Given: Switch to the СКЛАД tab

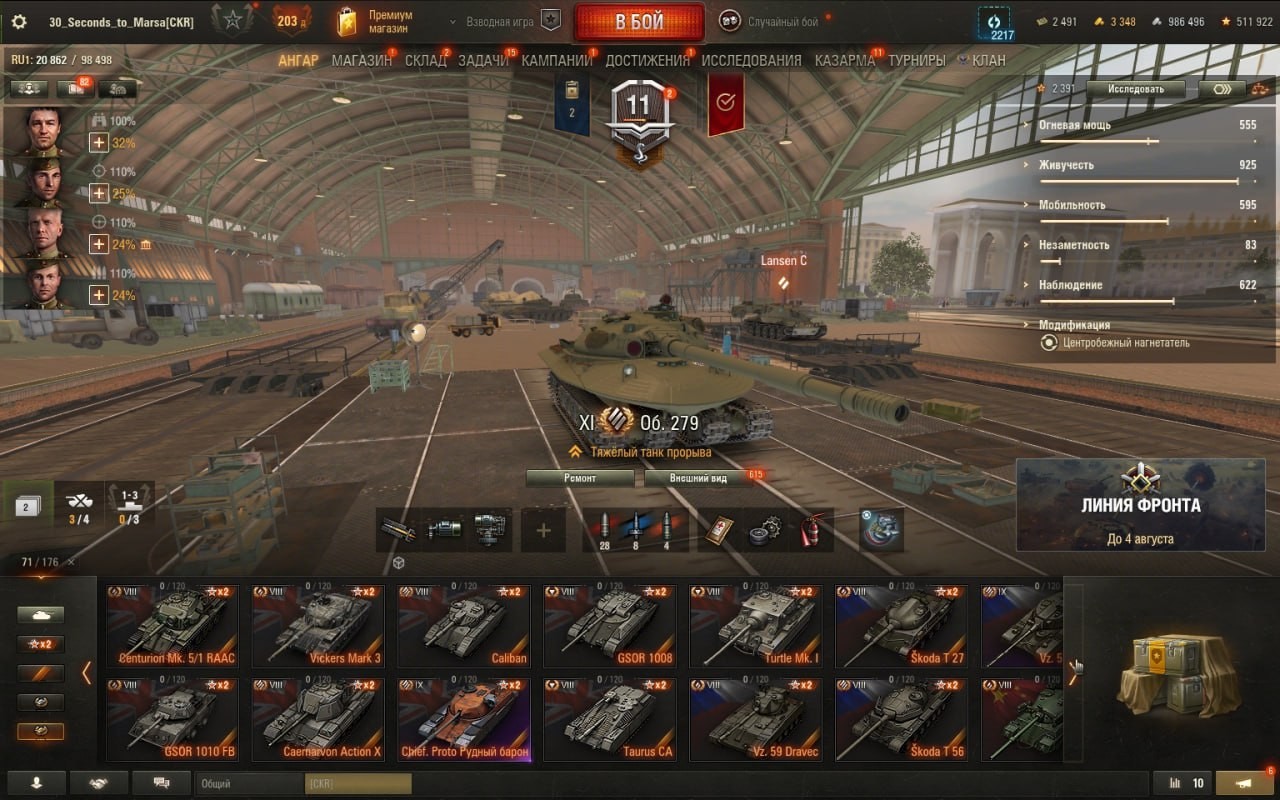Looking at the screenshot, I should (425, 60).
